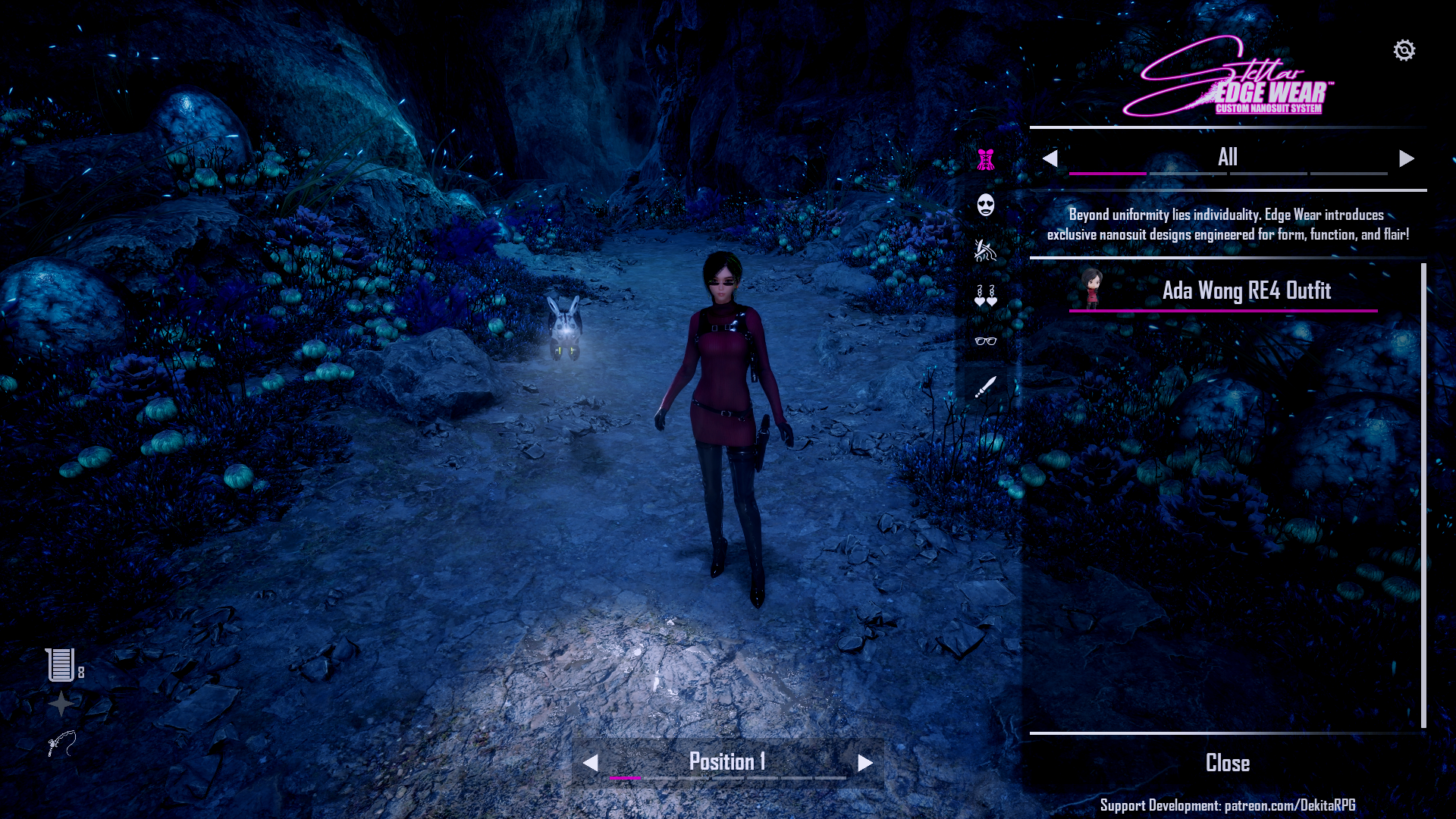Open the heart earrings category
Screen dimensions: 1456x819
click(x=985, y=296)
